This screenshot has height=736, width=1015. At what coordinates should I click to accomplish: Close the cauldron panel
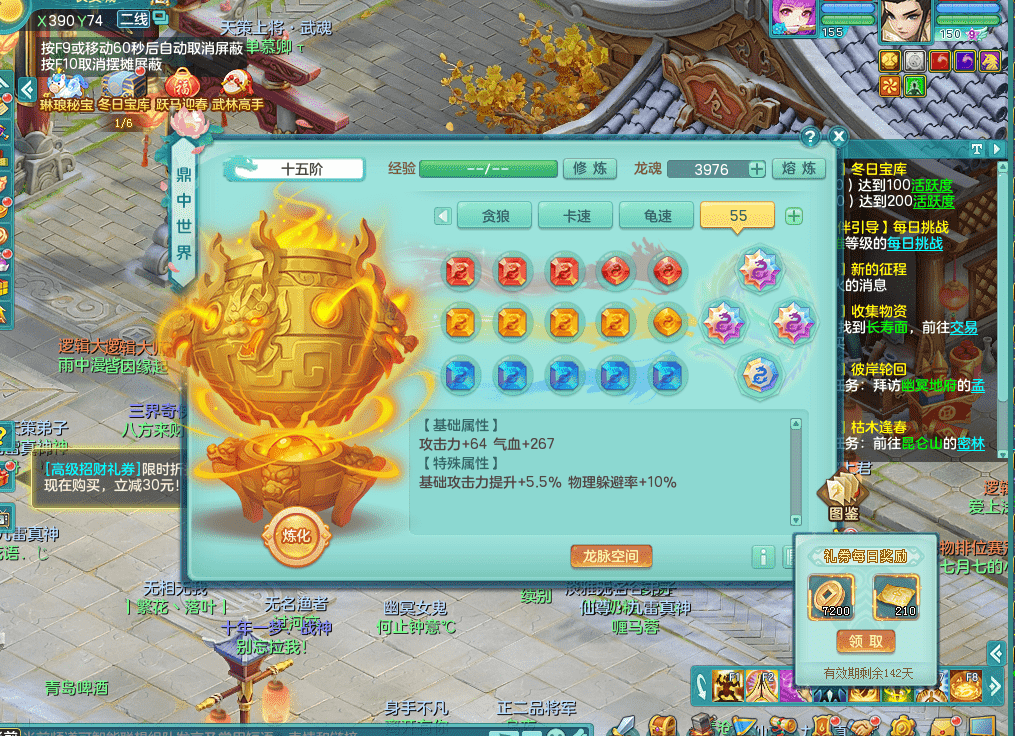pyautogui.click(x=838, y=137)
